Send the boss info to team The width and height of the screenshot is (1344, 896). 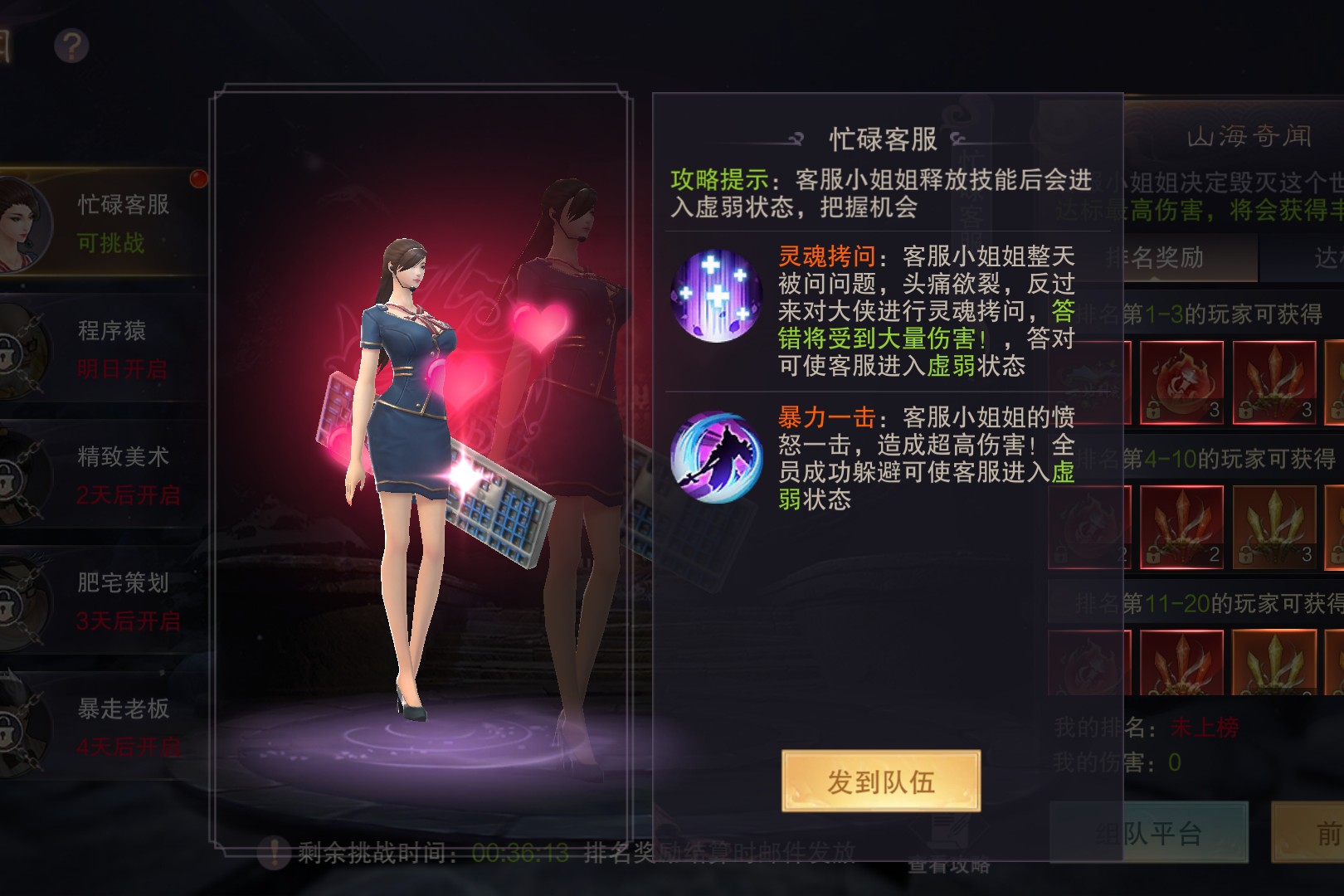880,781
